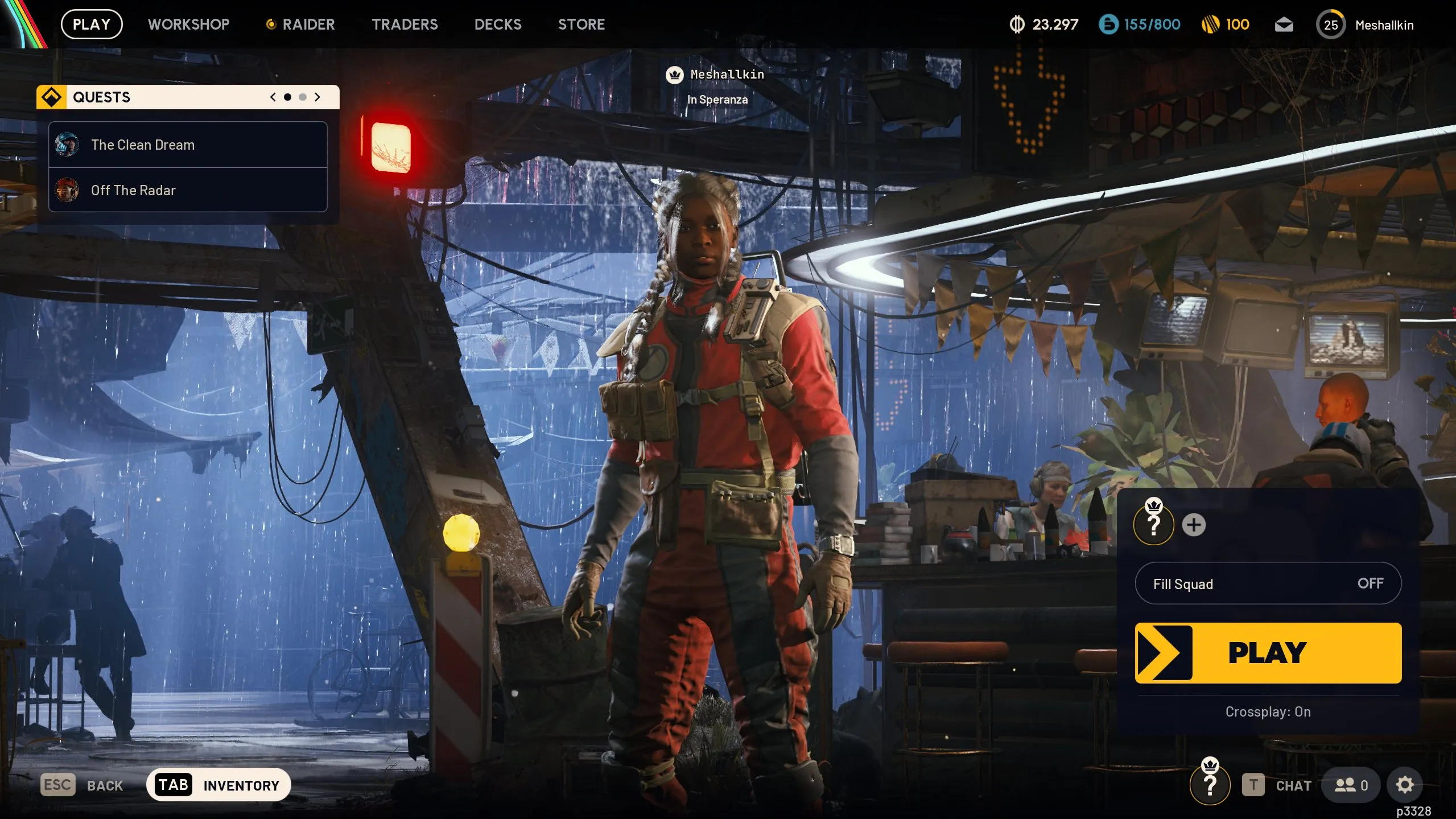
Task: Toggle the Crossplay setting
Action: coord(1268,711)
